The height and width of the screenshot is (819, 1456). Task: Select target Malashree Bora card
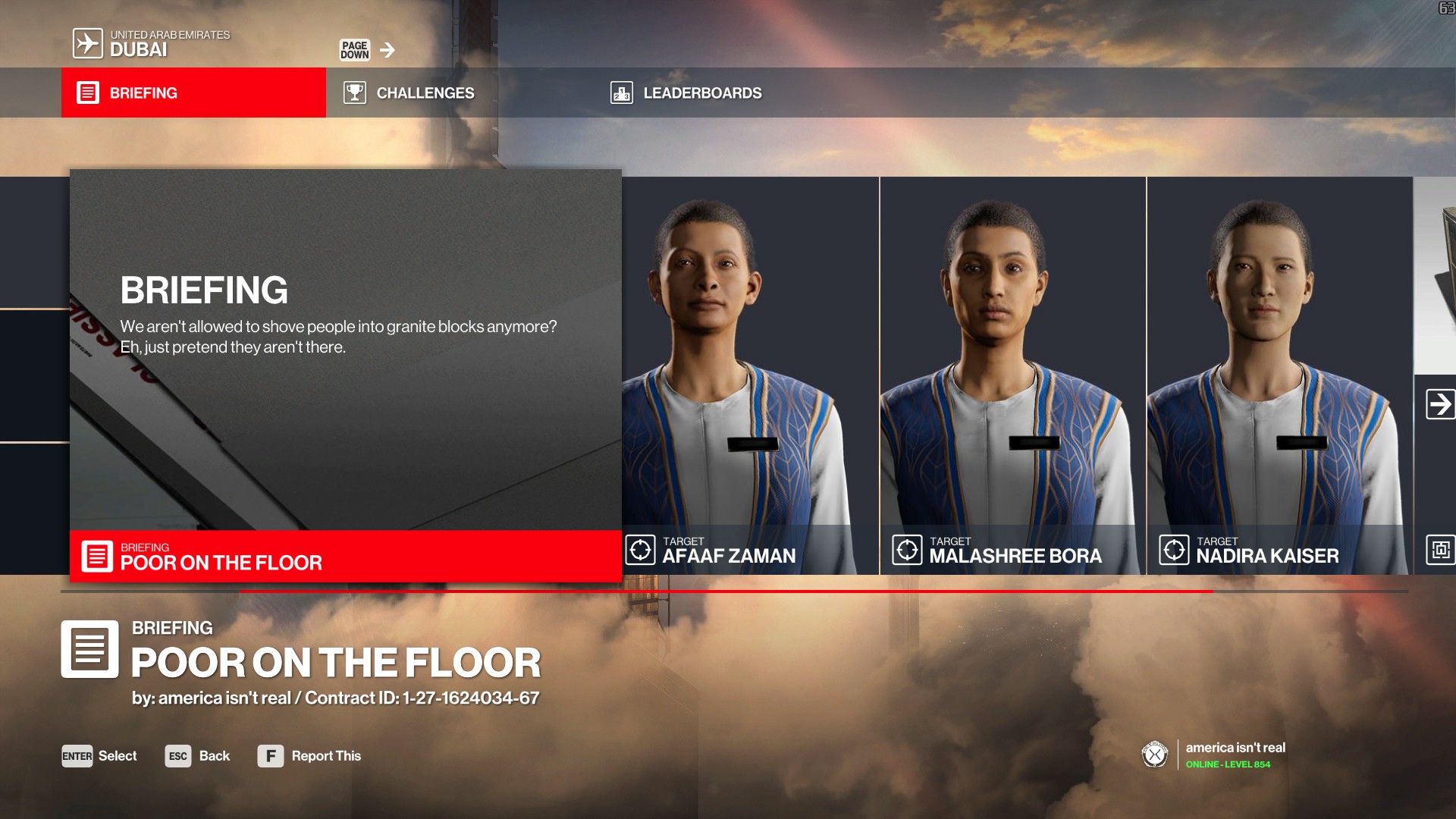(1012, 375)
